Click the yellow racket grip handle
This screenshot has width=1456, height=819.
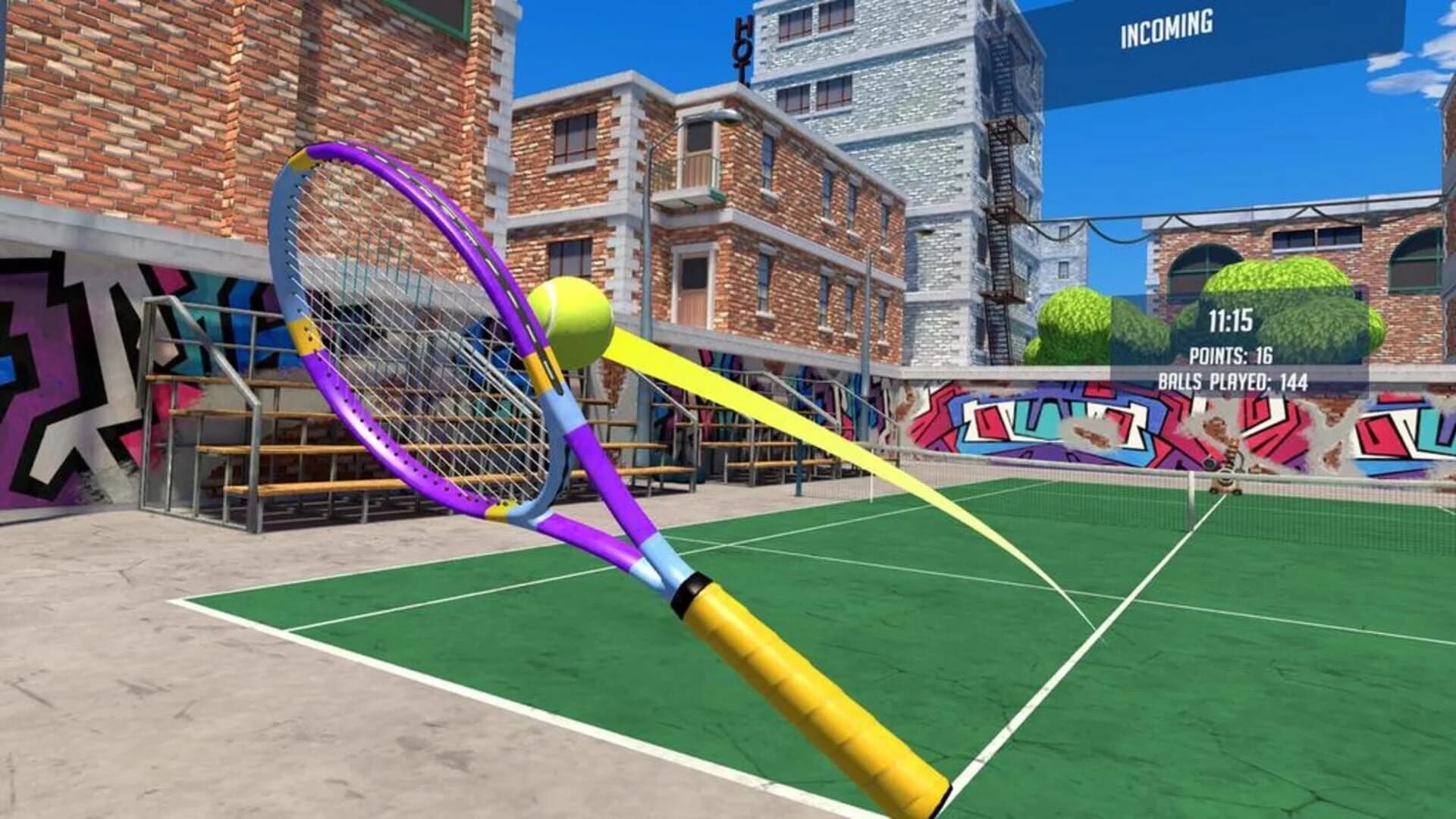[804, 690]
